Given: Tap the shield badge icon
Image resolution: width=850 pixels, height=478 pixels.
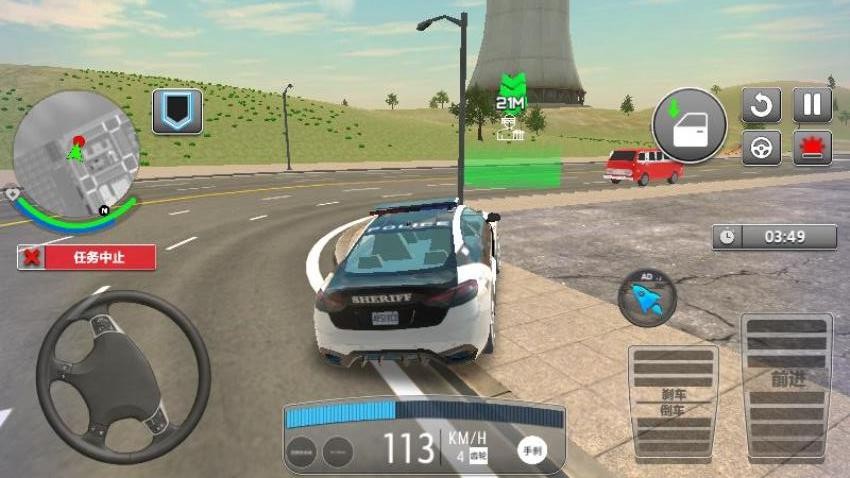Looking at the screenshot, I should (177, 111).
